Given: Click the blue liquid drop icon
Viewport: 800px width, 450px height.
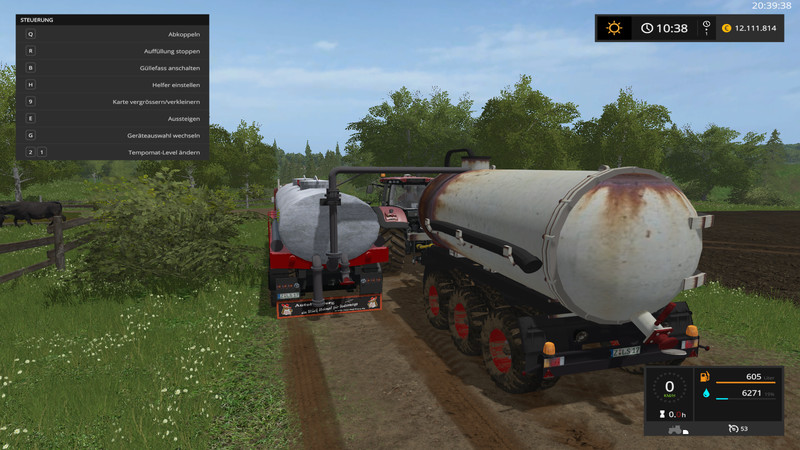Looking at the screenshot, I should (x=706, y=394).
